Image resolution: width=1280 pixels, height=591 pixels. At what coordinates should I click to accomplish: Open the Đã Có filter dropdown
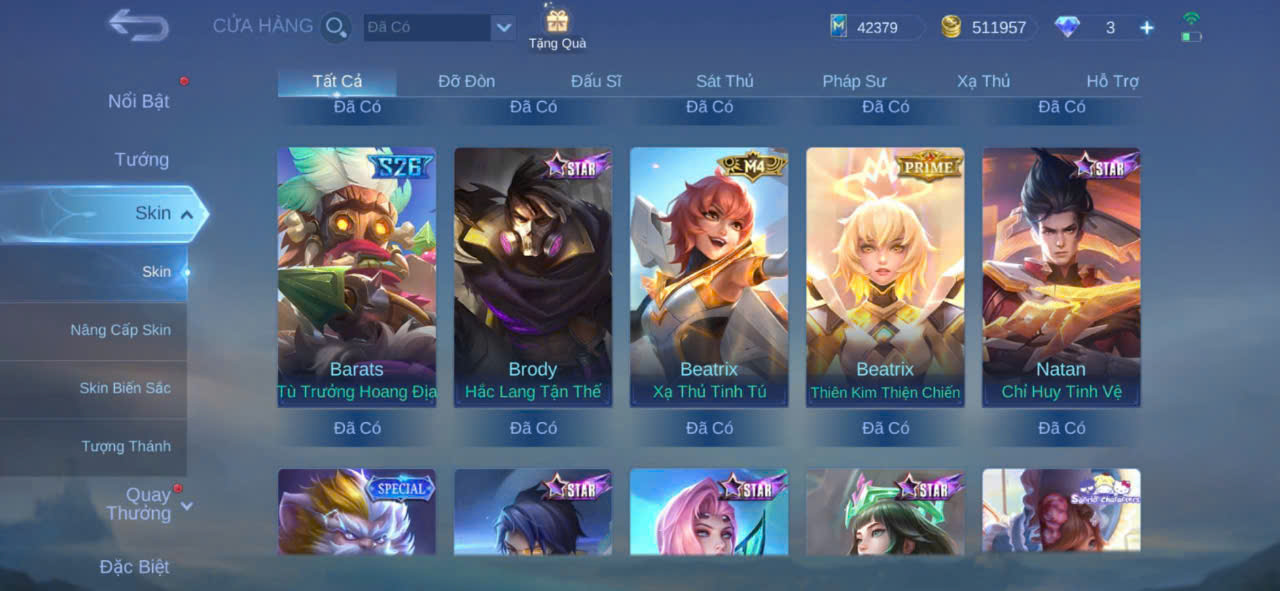tap(504, 27)
